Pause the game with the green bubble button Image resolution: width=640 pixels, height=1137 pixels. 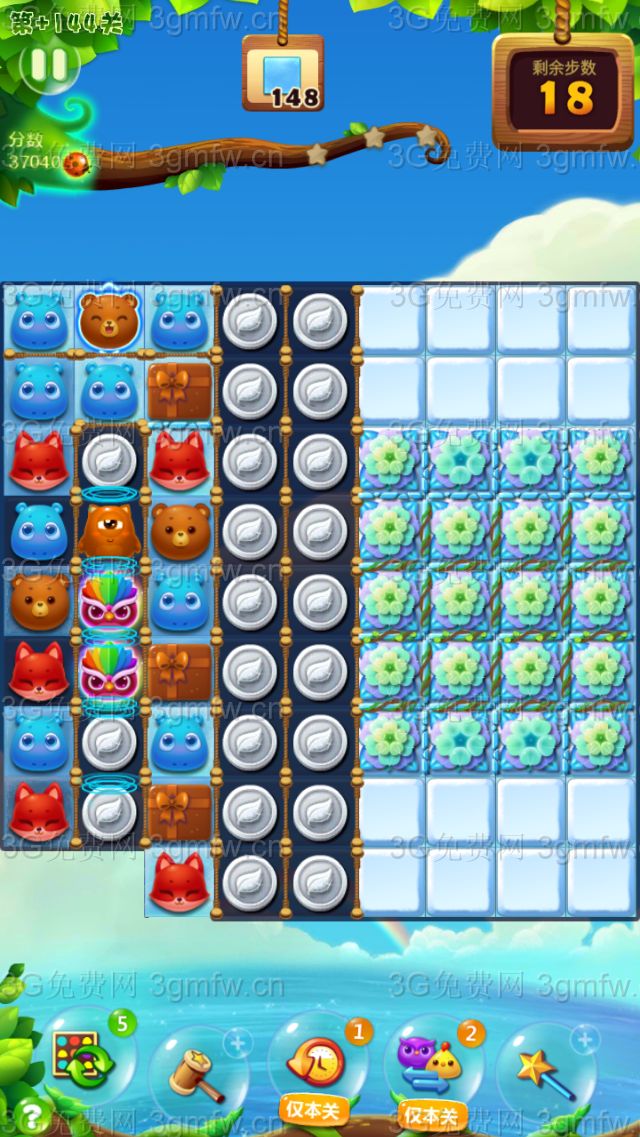[48, 64]
